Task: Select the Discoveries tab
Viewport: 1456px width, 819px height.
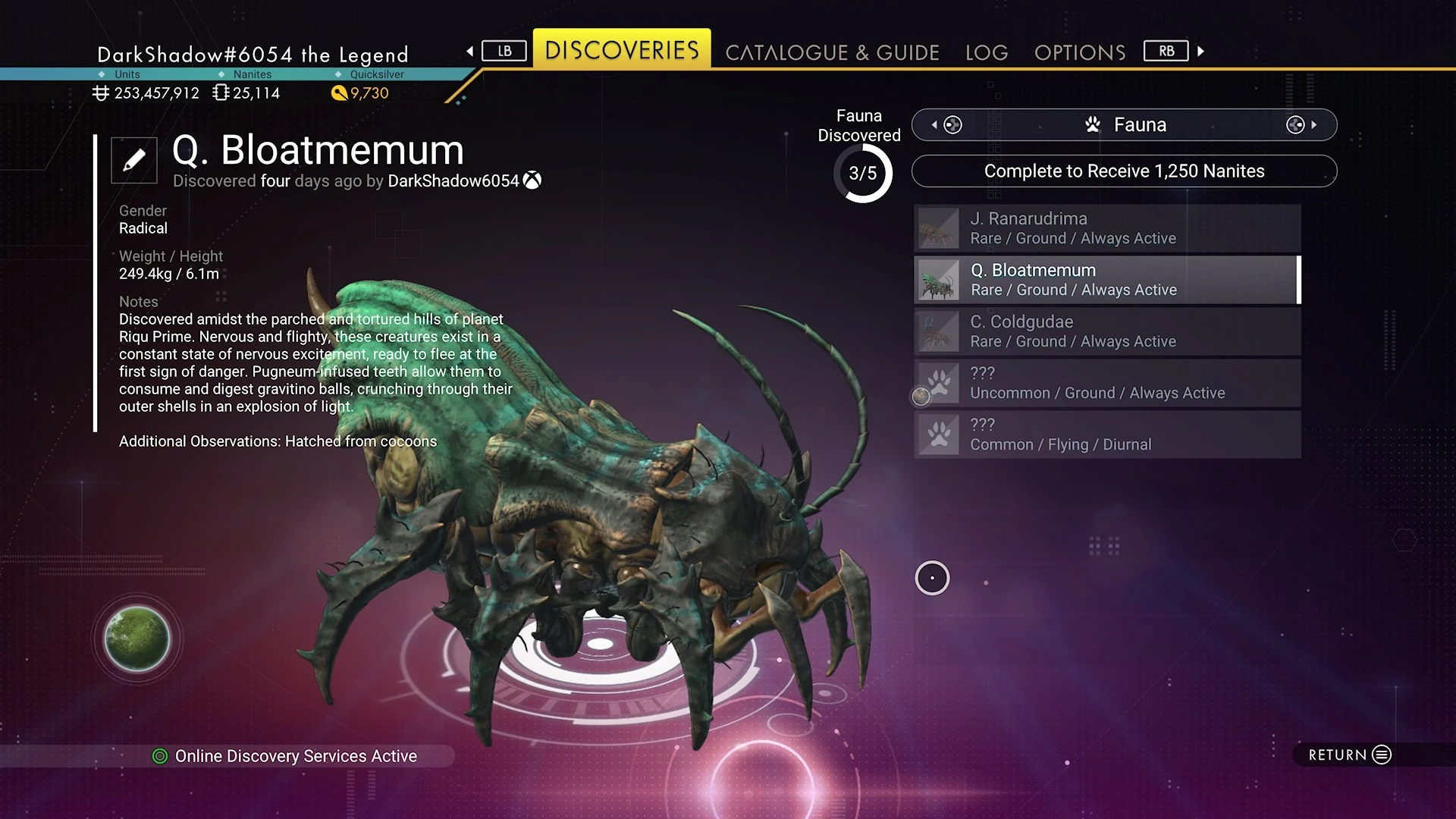Action: (x=622, y=50)
